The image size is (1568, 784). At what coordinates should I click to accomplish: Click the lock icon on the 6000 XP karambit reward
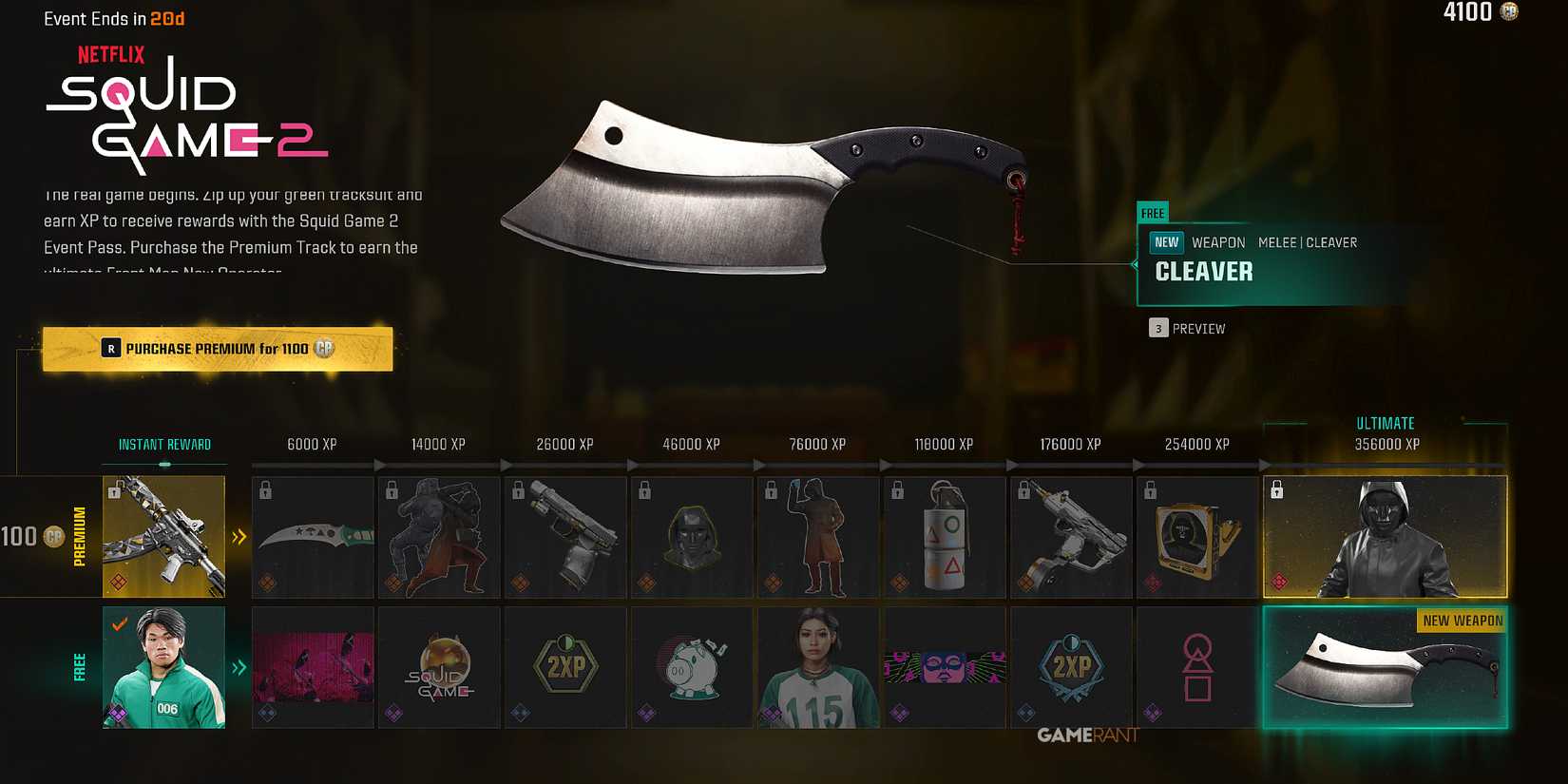click(x=265, y=489)
